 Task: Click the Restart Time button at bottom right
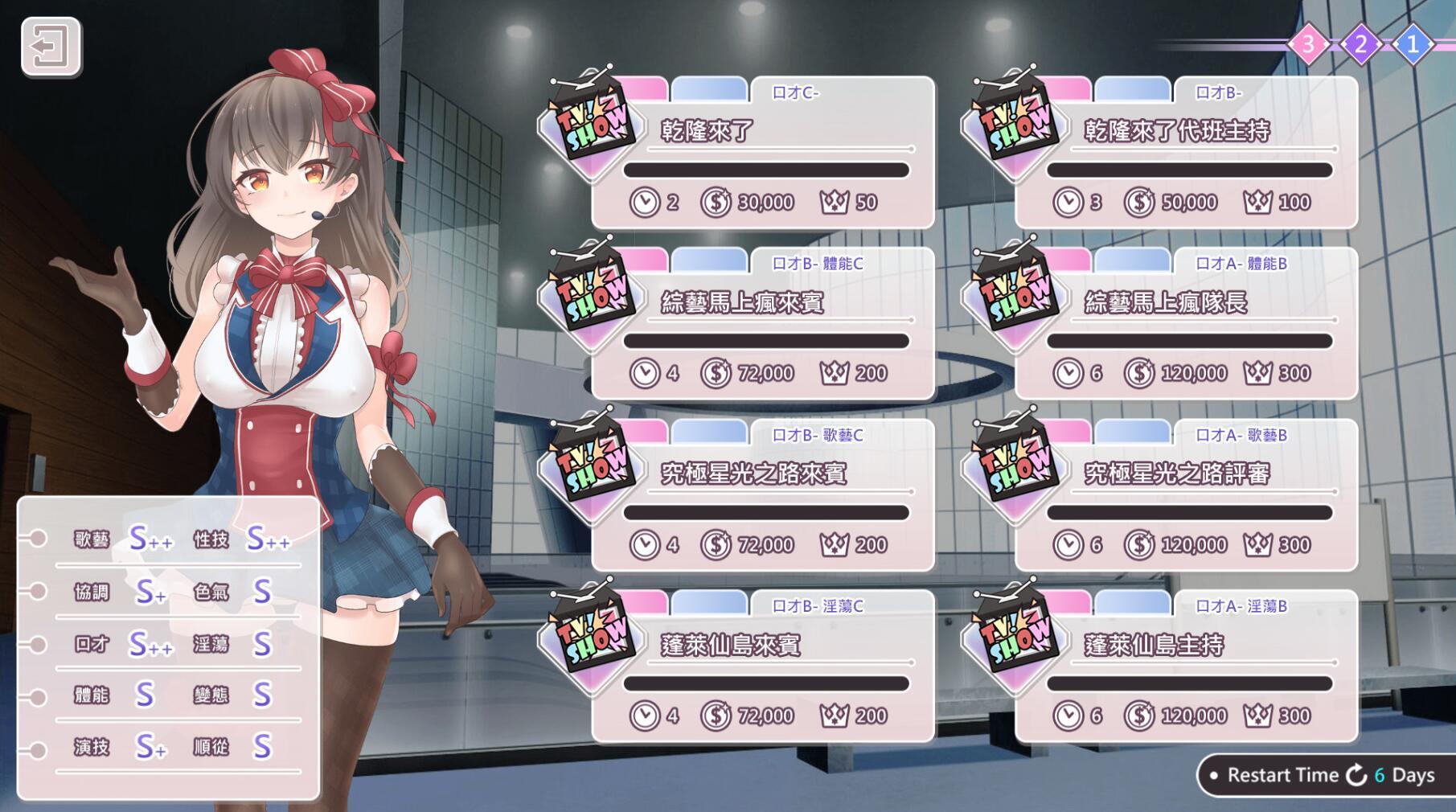pyautogui.click(x=1281, y=776)
